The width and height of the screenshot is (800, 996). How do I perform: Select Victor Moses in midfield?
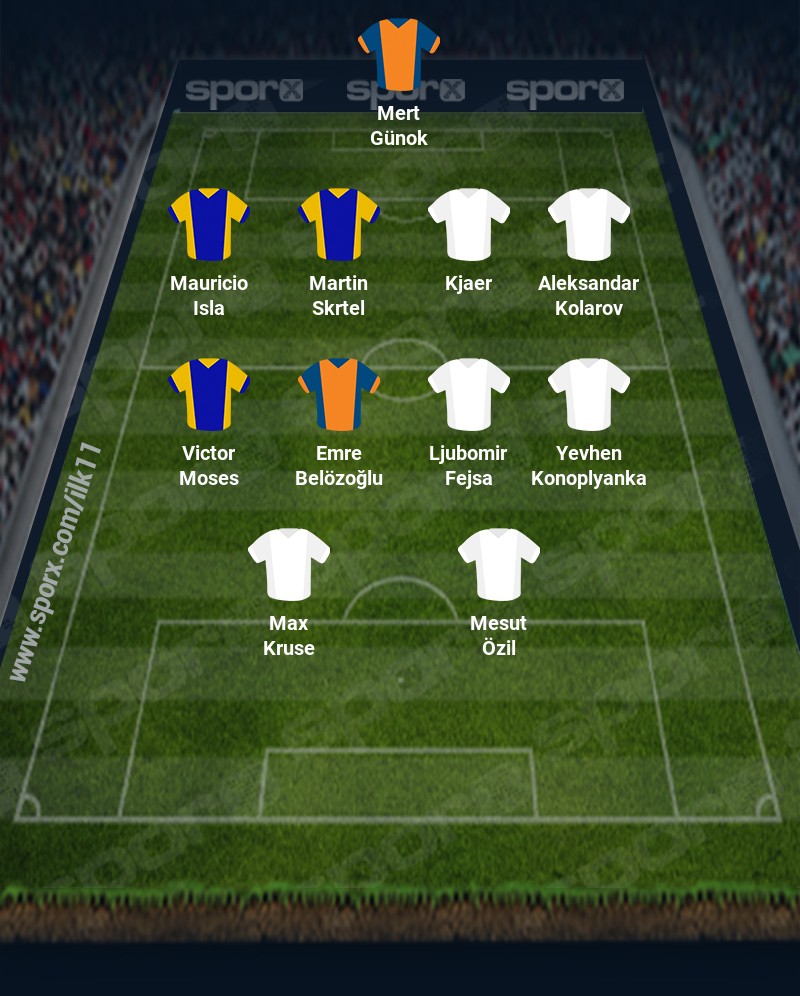(x=209, y=394)
